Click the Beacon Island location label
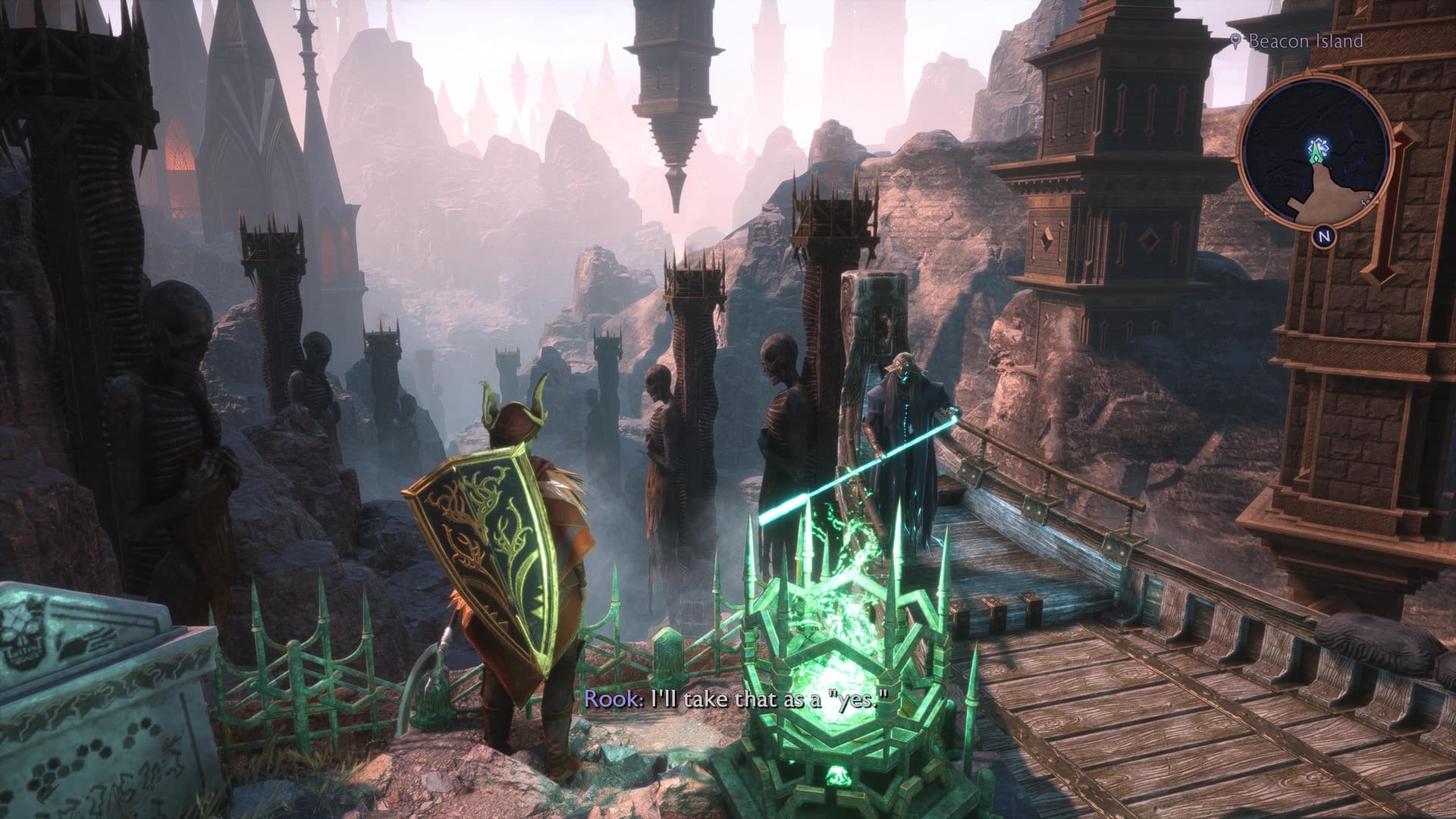The width and height of the screenshot is (1456, 819). [1304, 41]
